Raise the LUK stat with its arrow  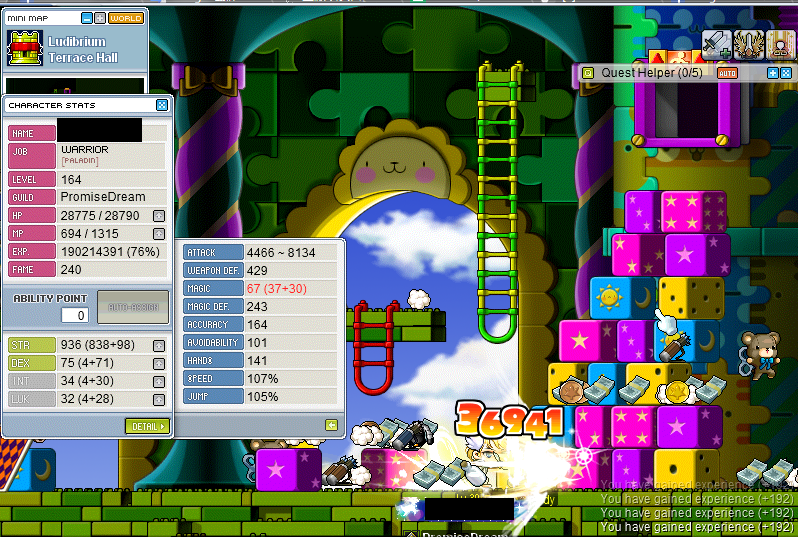point(158,399)
